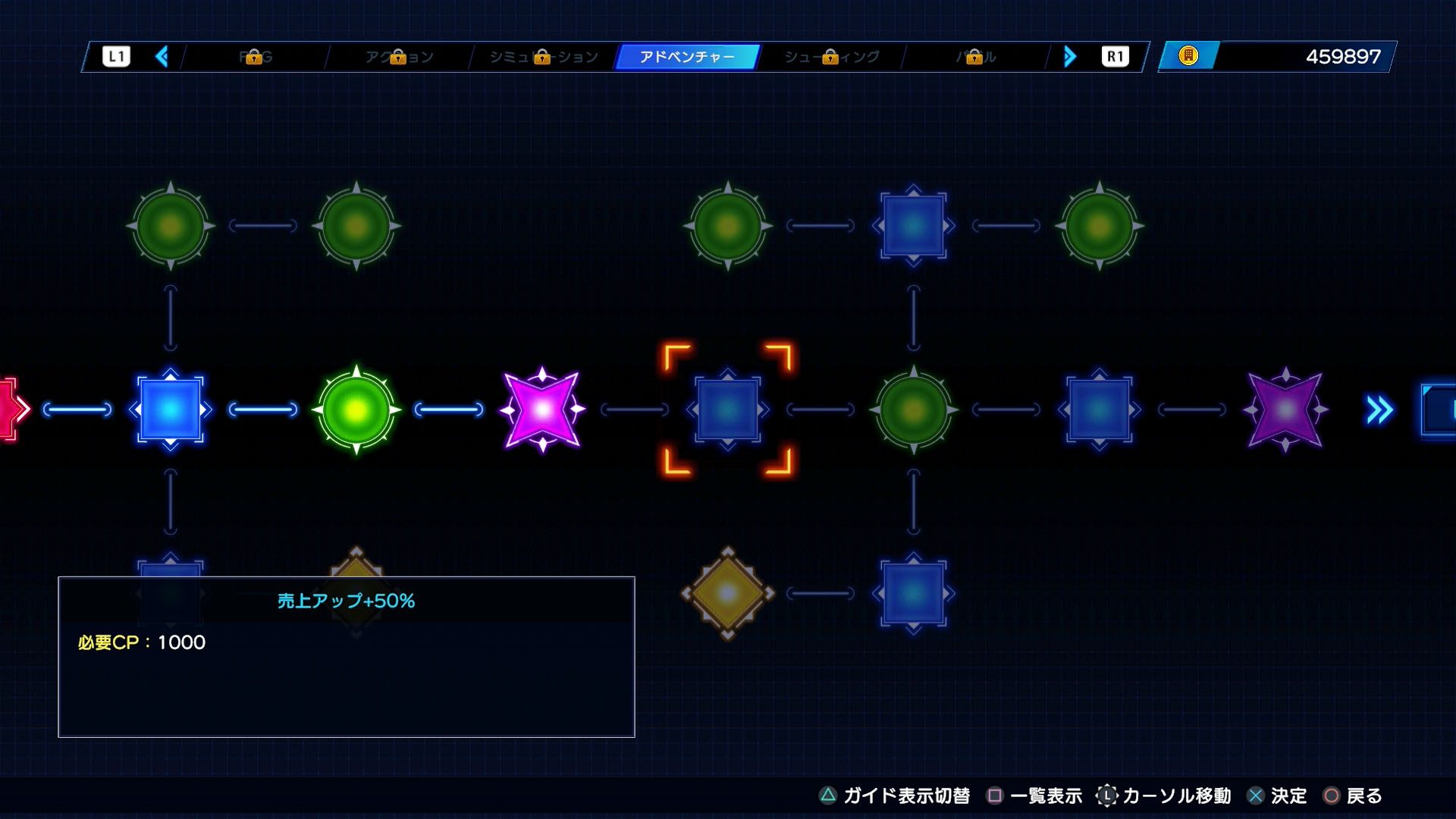The height and width of the screenshot is (819, 1456).
Task: Select the bright lit green circle node
Action: coord(356,409)
